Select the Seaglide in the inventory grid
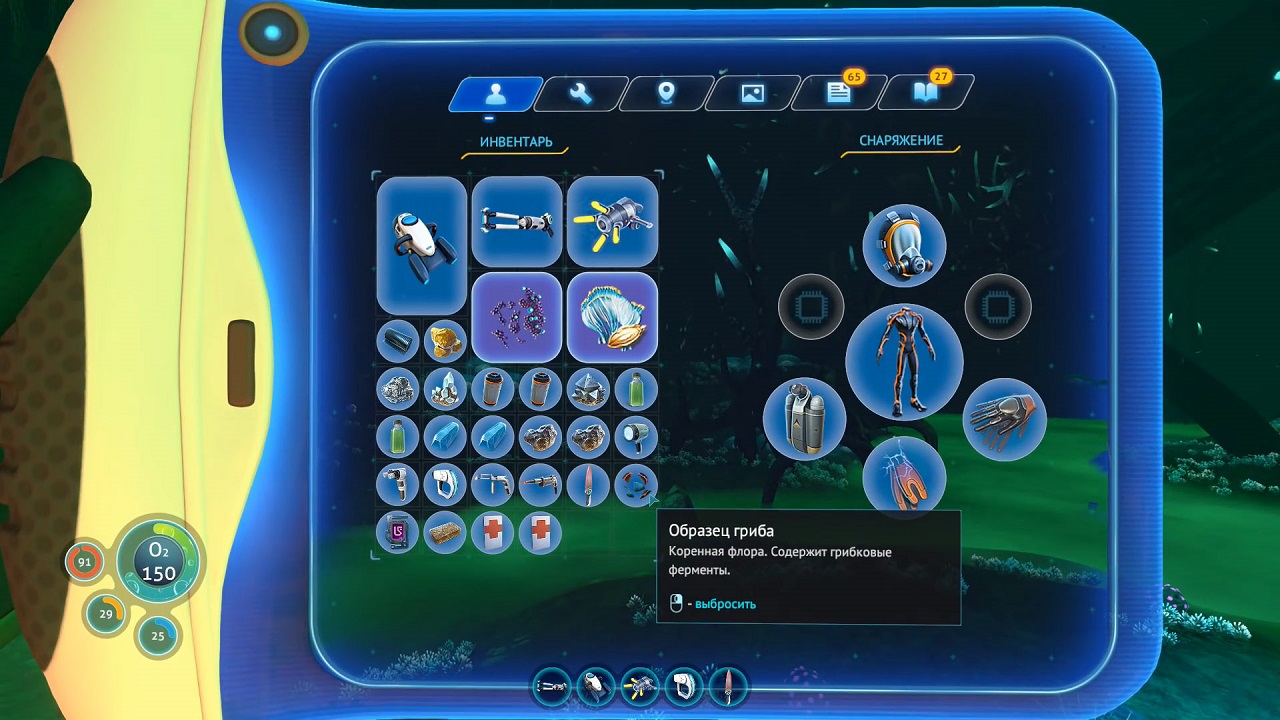 tap(421, 244)
